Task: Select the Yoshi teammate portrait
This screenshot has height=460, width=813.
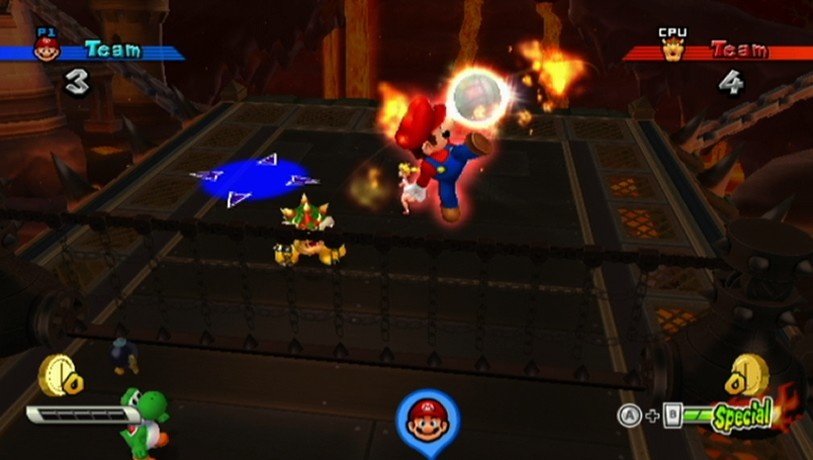Action: click(x=142, y=418)
